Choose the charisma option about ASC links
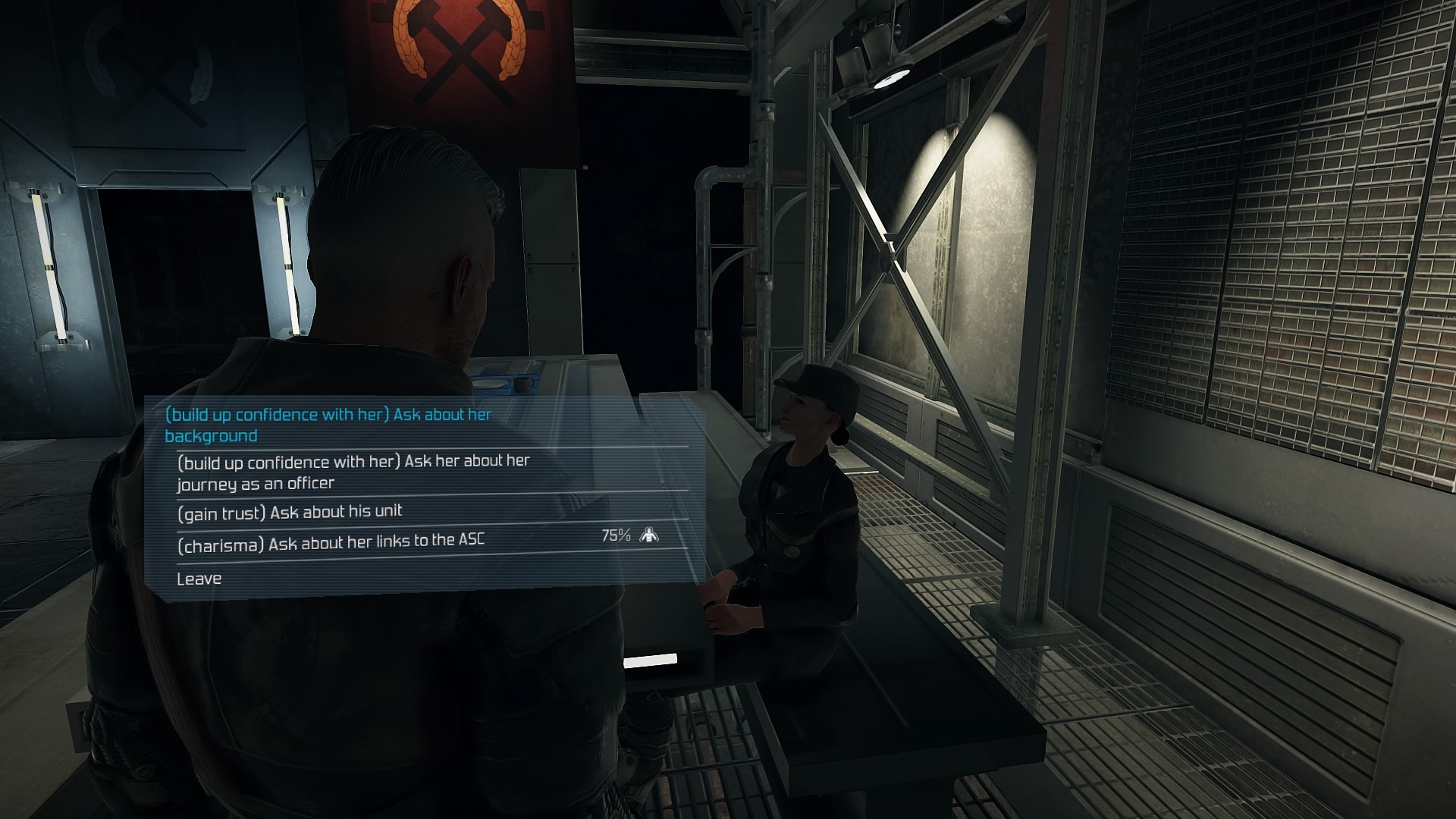Screen dimensions: 1456x819 tap(331, 541)
